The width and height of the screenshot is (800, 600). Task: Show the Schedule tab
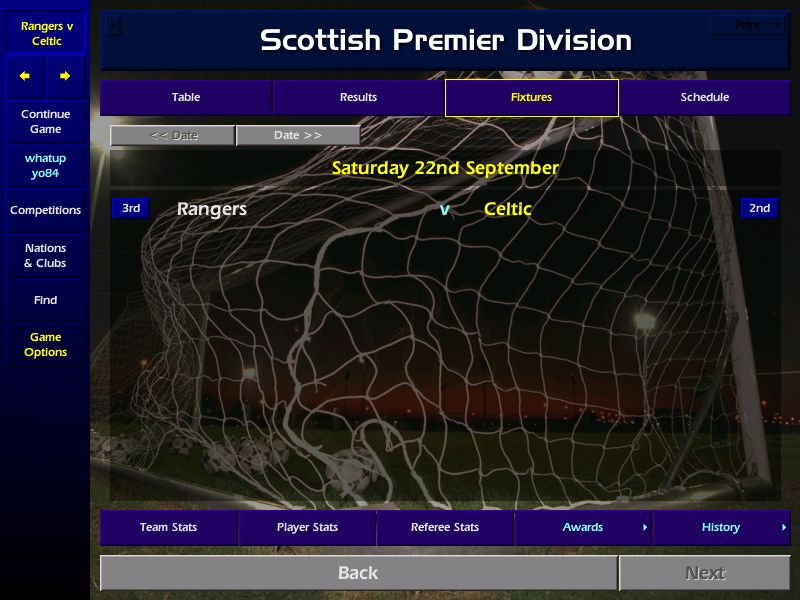click(x=704, y=97)
